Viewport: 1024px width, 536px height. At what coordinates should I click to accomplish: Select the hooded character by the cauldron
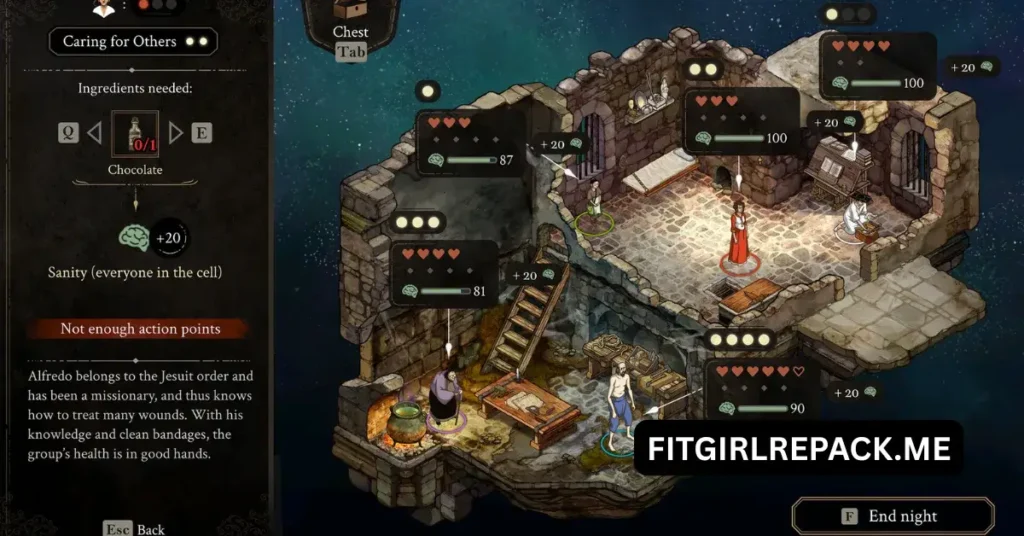pyautogui.click(x=444, y=395)
